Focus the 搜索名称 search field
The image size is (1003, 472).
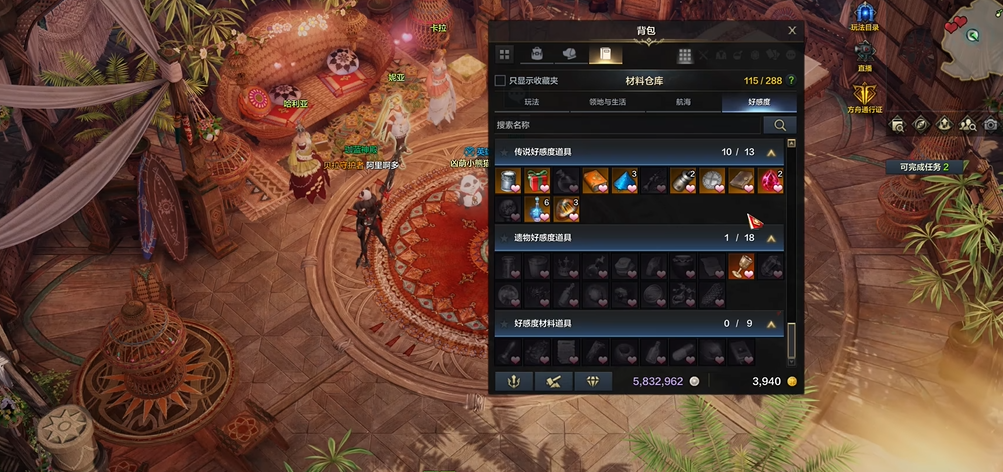[627, 125]
